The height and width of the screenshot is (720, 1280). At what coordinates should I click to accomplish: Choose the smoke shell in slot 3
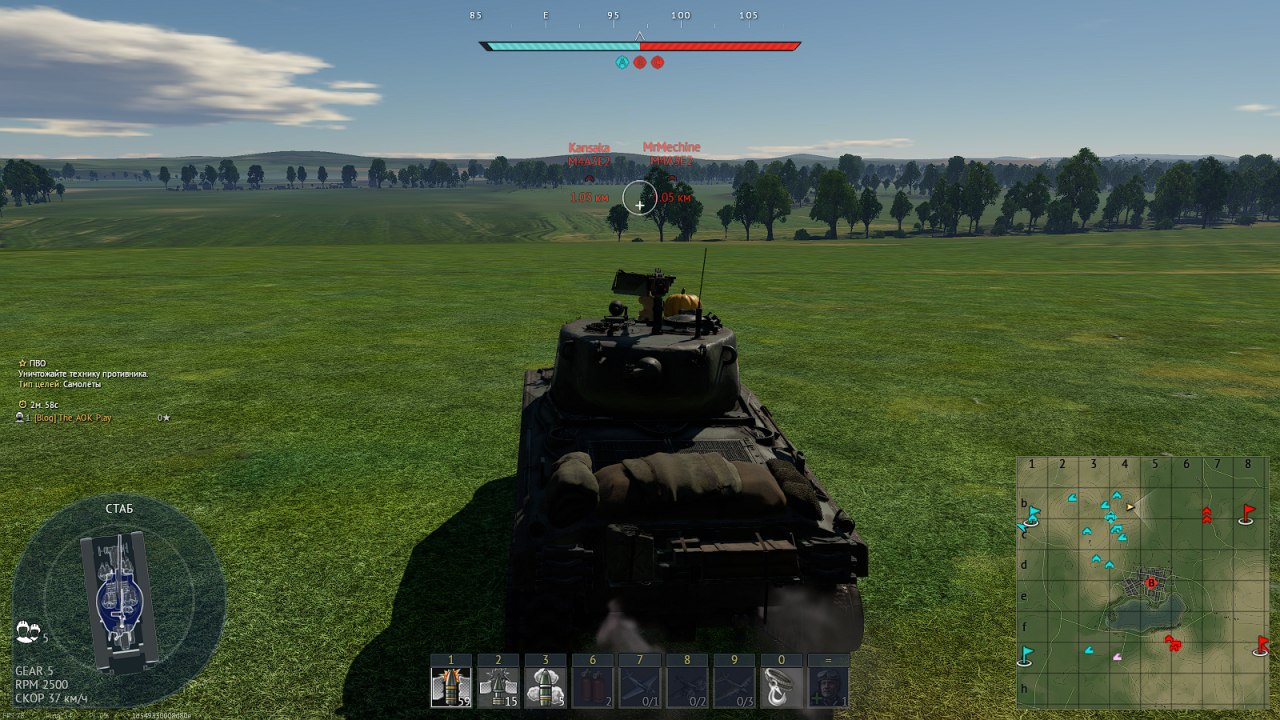click(x=545, y=687)
